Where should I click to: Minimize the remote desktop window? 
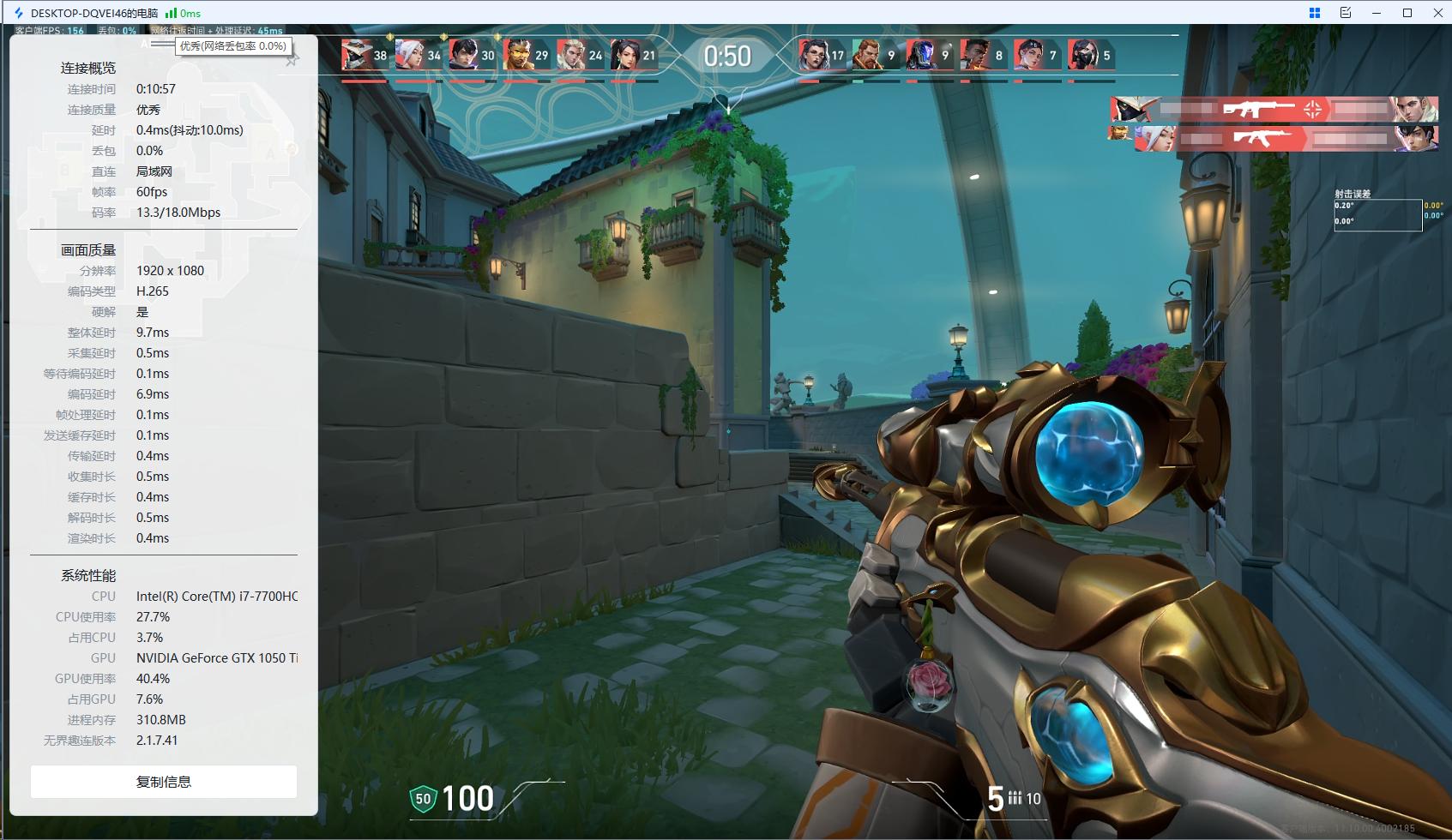point(1377,13)
